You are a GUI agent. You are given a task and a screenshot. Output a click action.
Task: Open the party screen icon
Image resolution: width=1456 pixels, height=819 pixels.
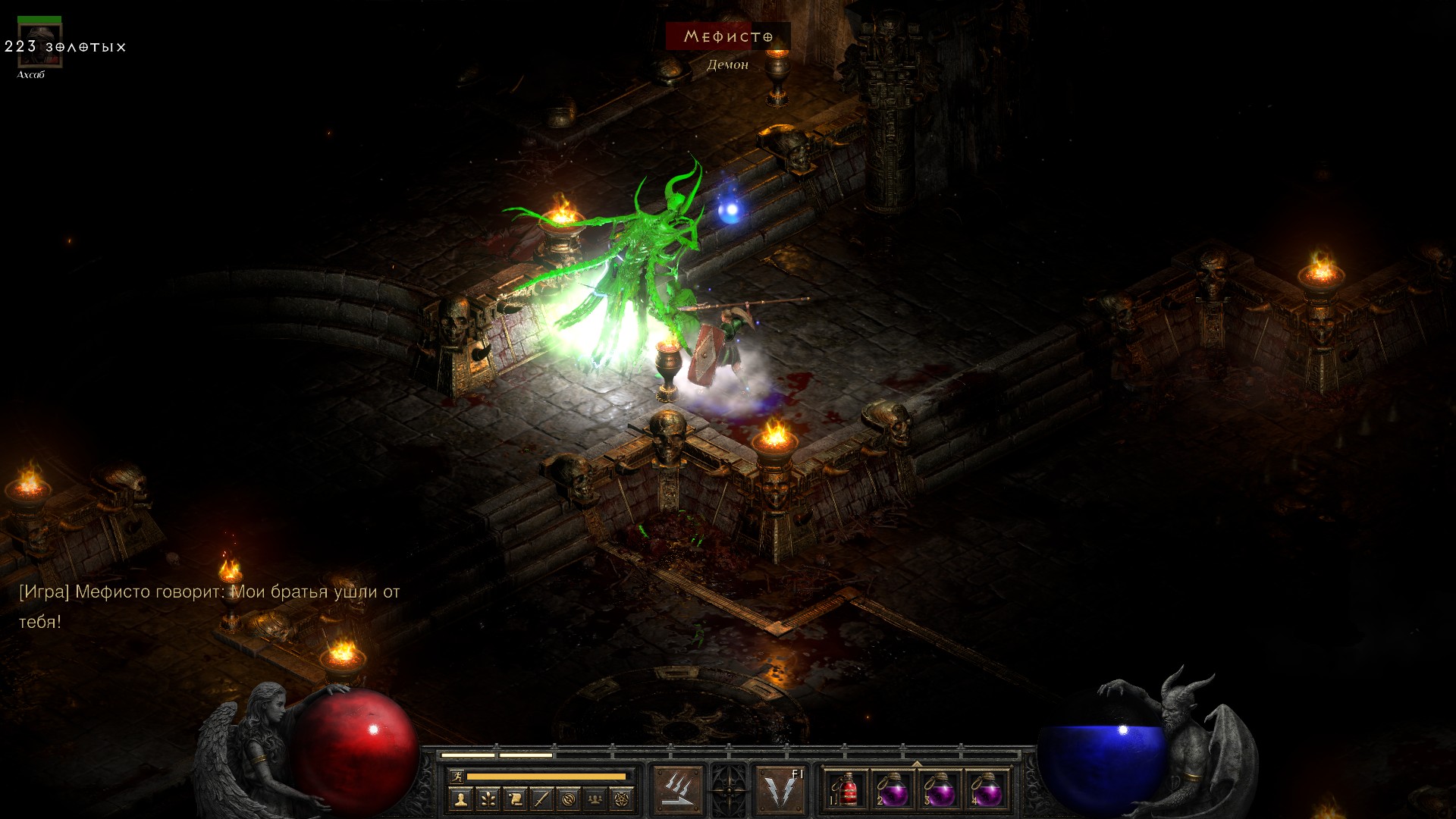(595, 799)
